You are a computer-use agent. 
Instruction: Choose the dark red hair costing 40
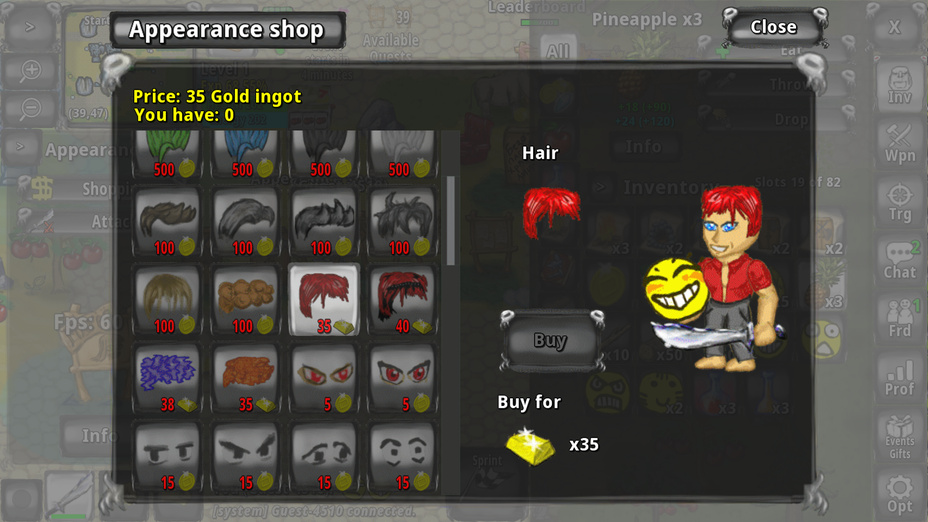(402, 298)
